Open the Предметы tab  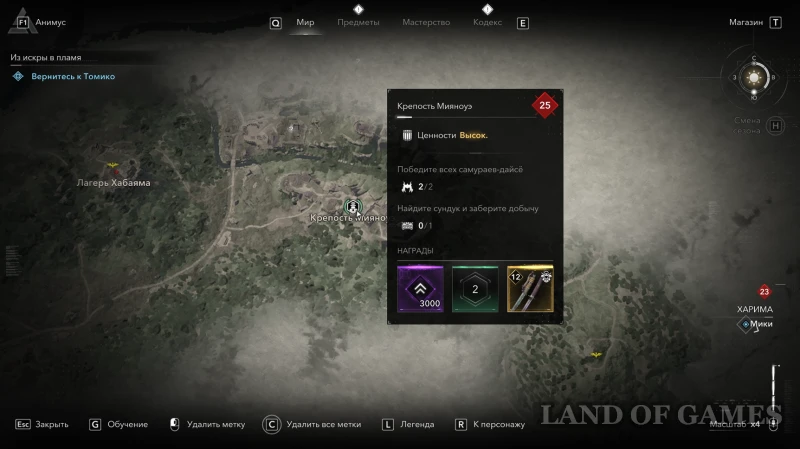pos(358,22)
